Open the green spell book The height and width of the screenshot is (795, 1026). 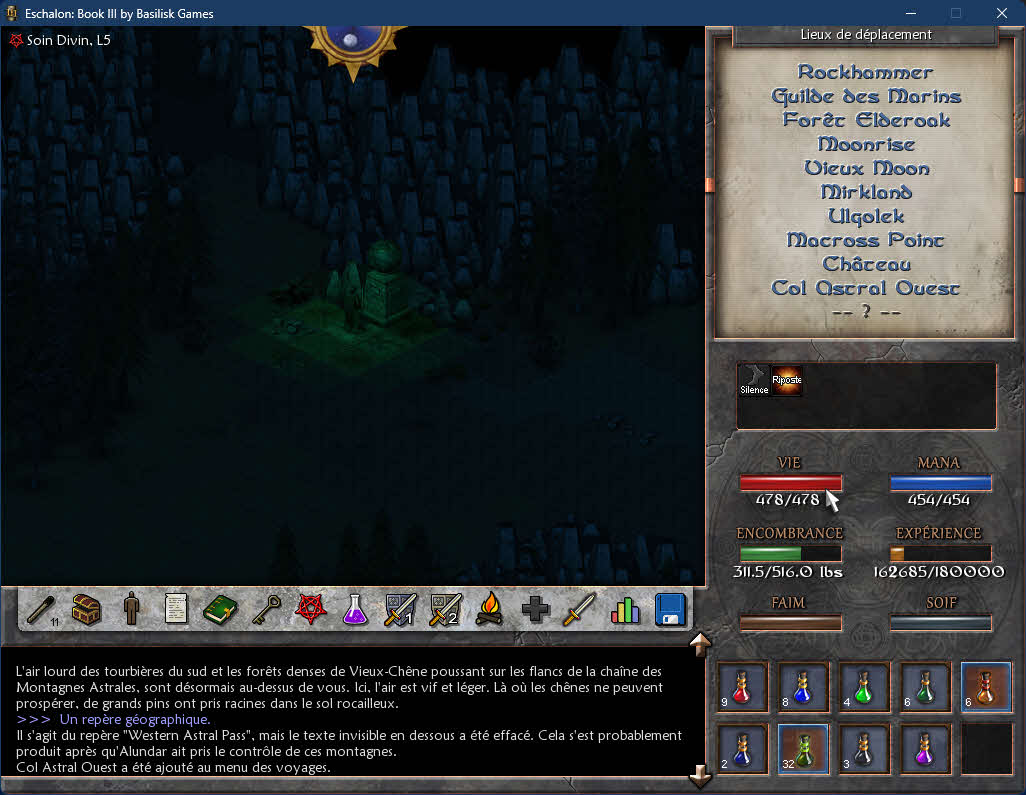tap(219, 608)
